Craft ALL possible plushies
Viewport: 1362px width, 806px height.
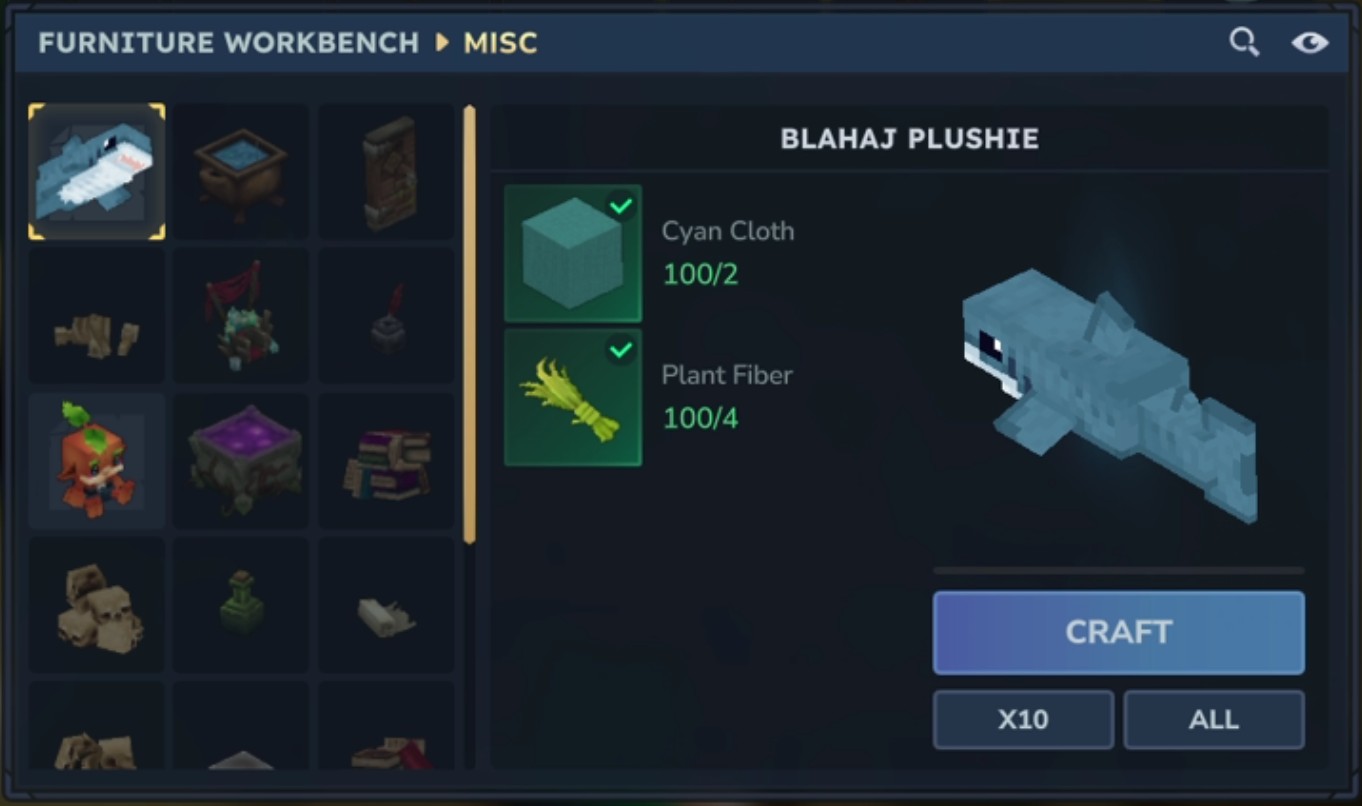1213,719
